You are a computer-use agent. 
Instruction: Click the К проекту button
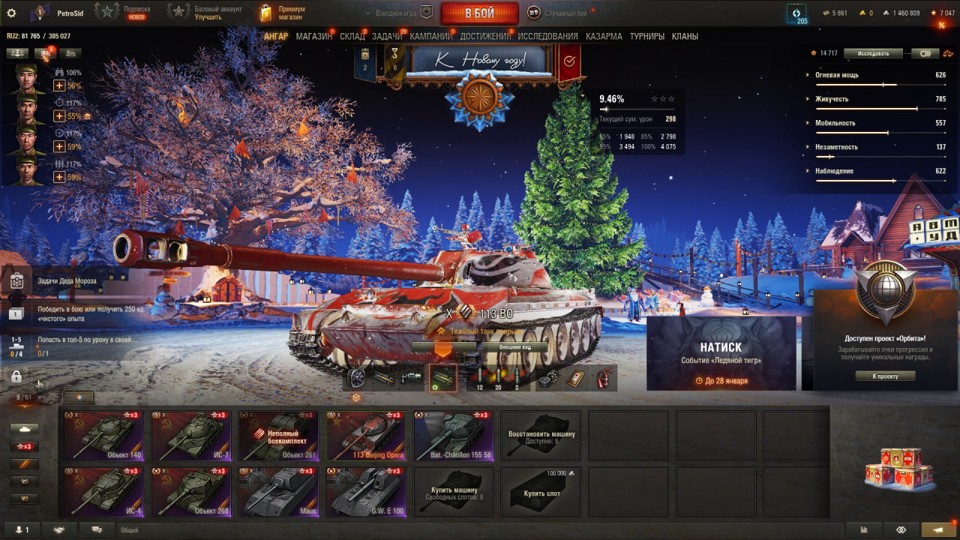pyautogui.click(x=885, y=376)
